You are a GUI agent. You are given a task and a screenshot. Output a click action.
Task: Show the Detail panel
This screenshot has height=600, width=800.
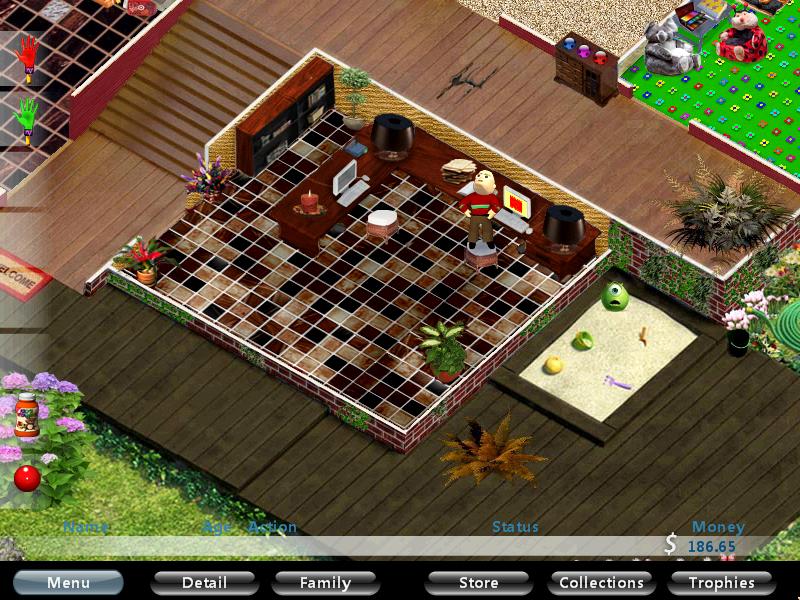click(204, 582)
